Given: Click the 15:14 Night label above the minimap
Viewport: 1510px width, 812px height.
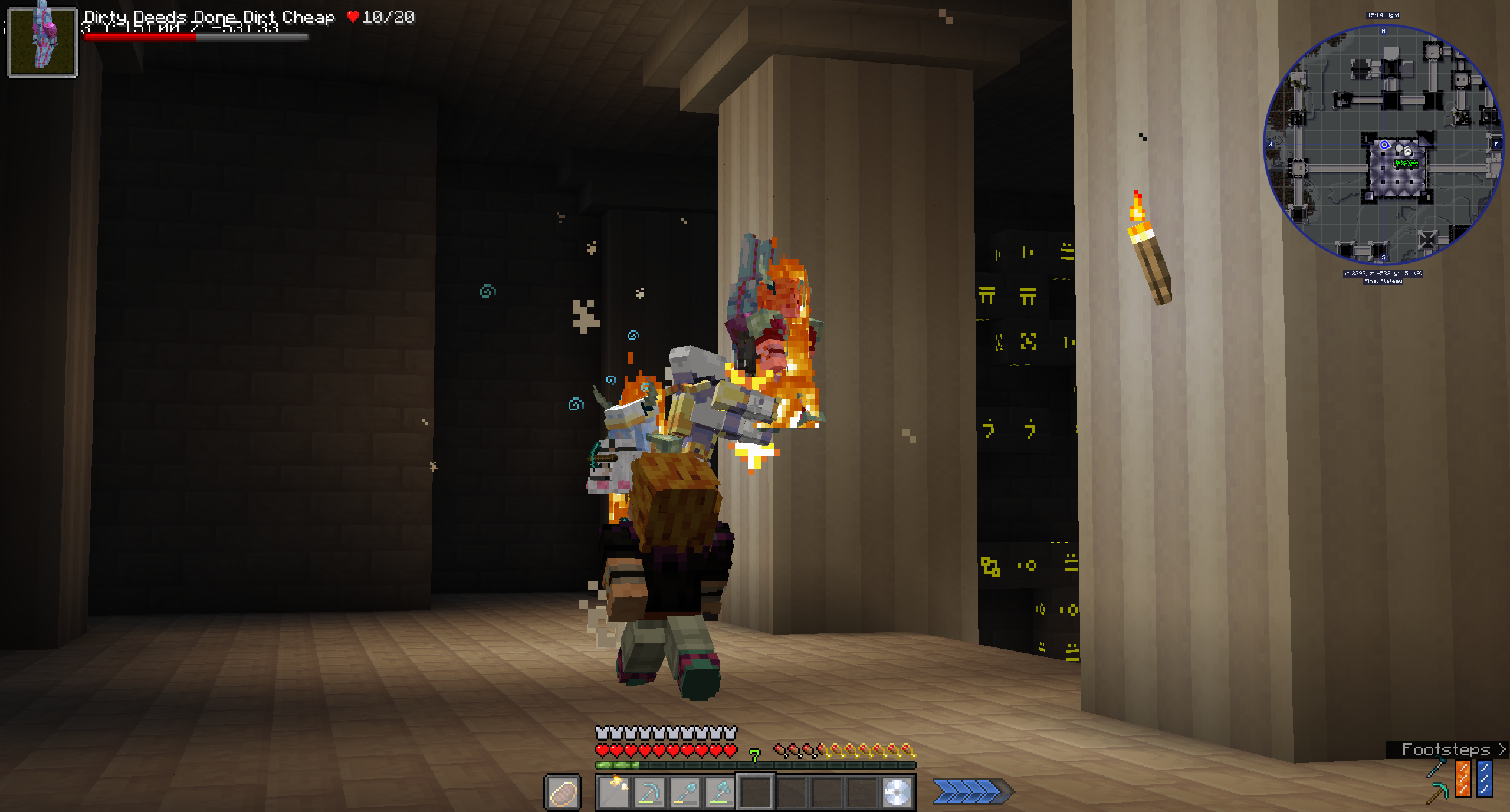Looking at the screenshot, I should pyautogui.click(x=1383, y=15).
